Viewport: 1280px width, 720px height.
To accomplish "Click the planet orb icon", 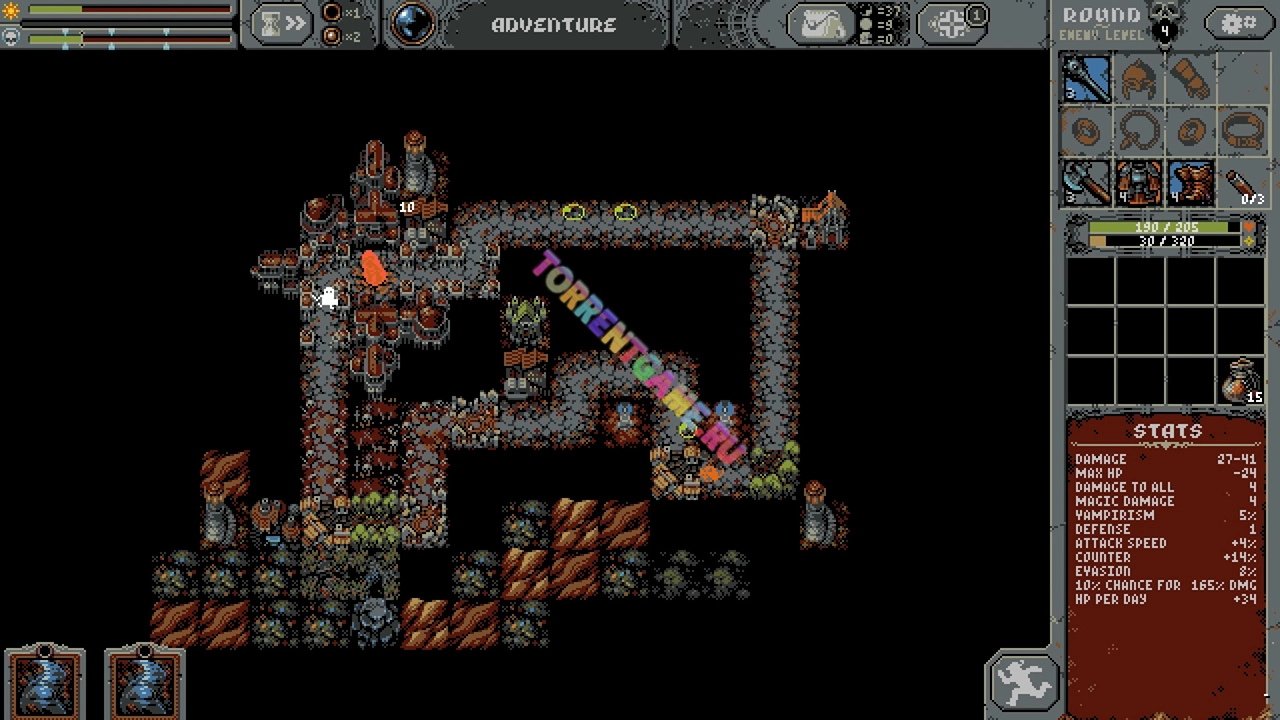I will pos(411,24).
